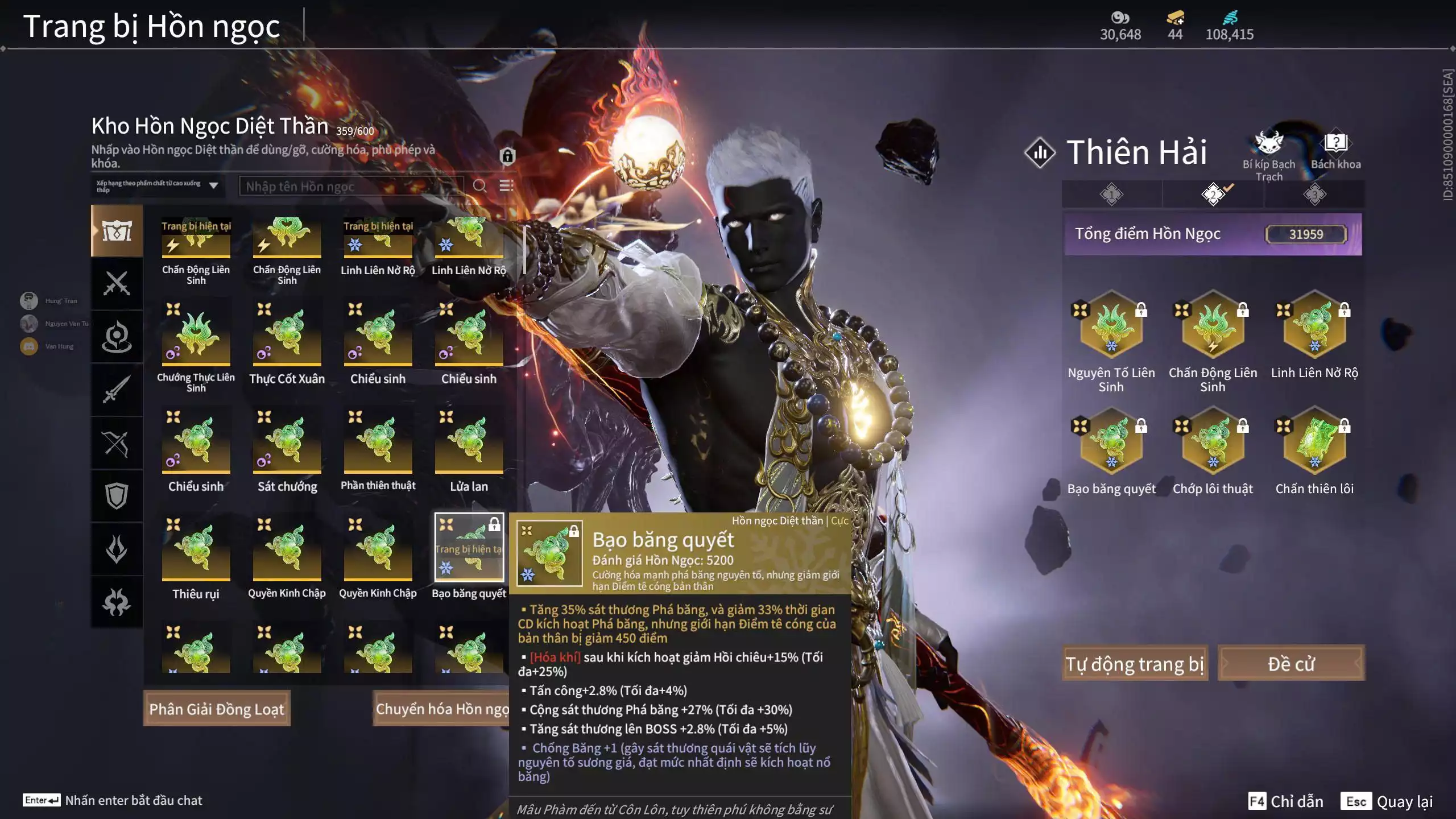Toggle the storage lock icon
This screenshot has width=1456, height=819.
click(507, 156)
